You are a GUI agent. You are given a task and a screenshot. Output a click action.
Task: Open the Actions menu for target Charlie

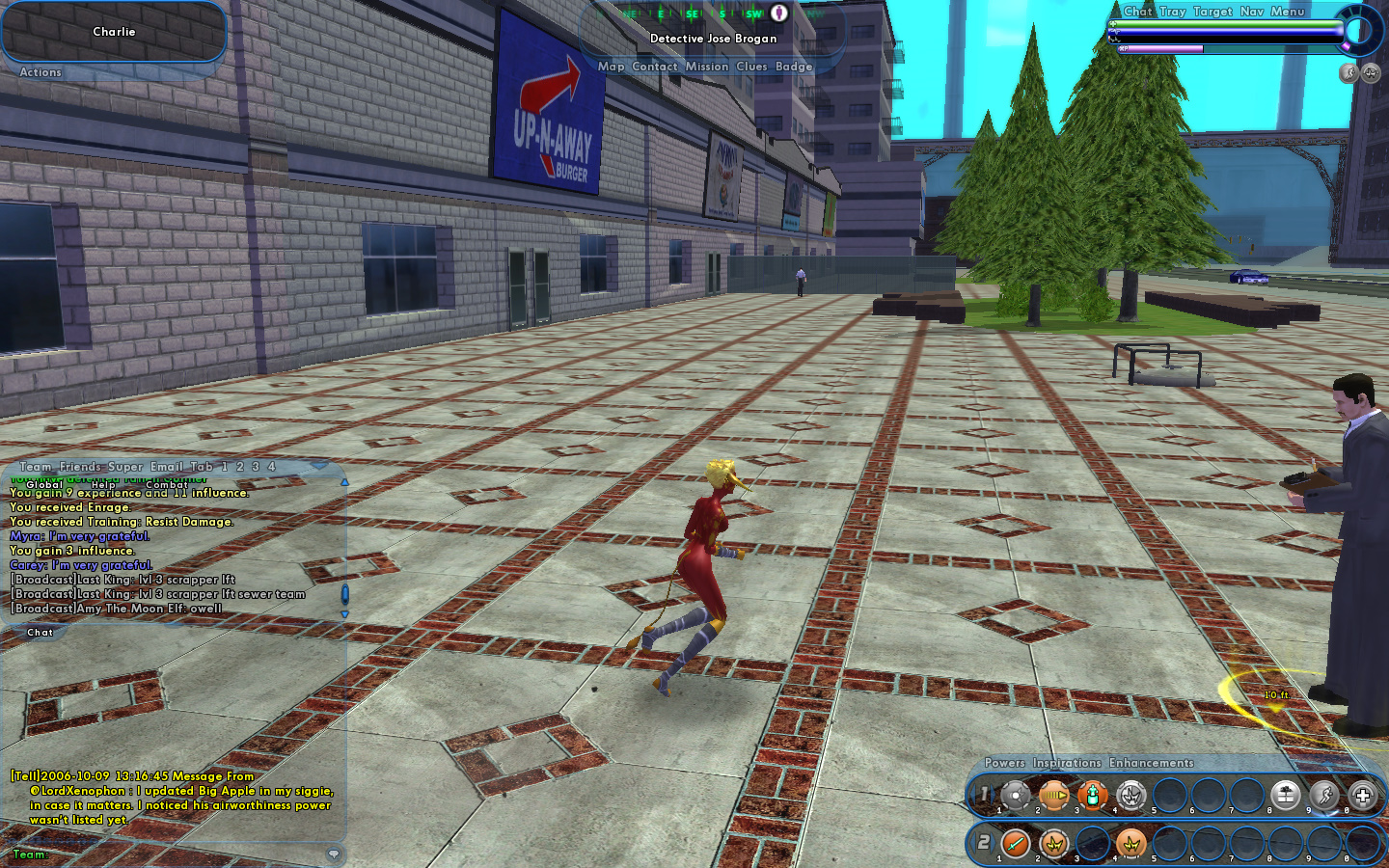pos(41,72)
